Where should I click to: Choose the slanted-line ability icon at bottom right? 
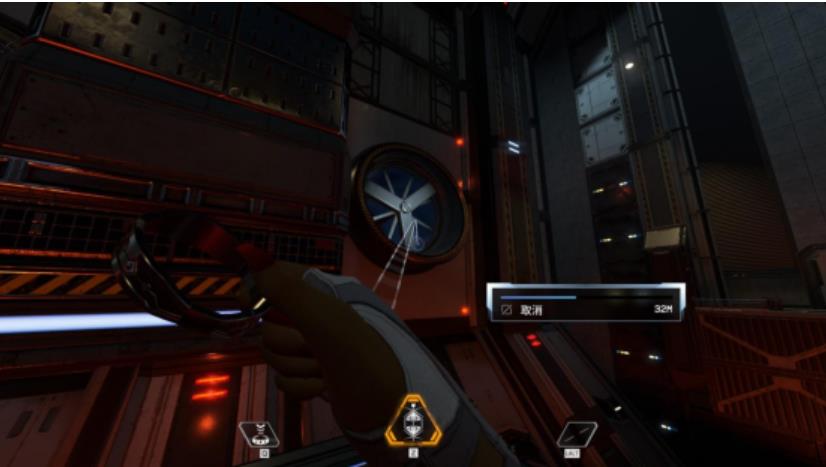pos(577,434)
